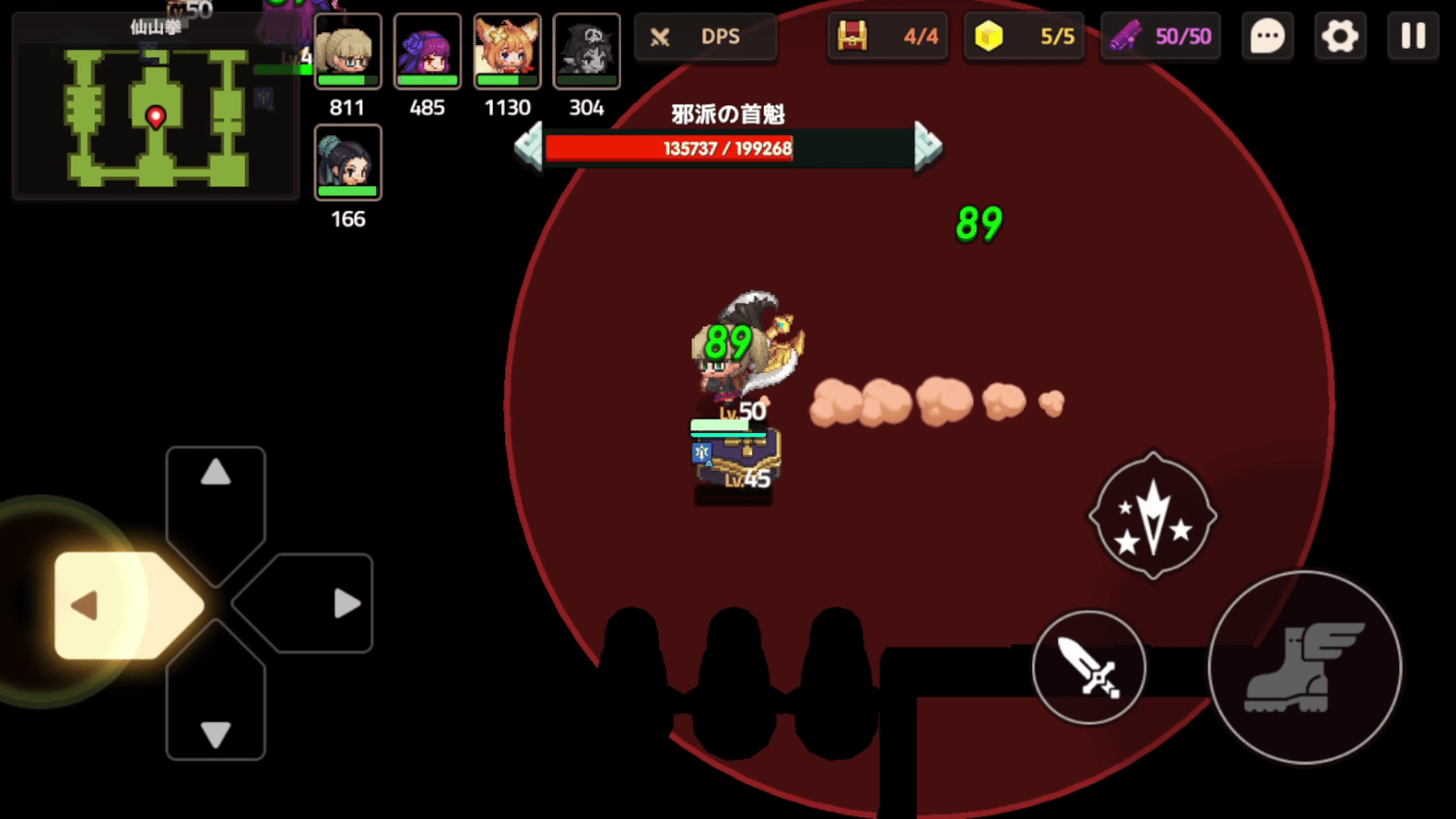Tap the sword attack button
Screen dimensions: 1456x819
pos(1089,667)
